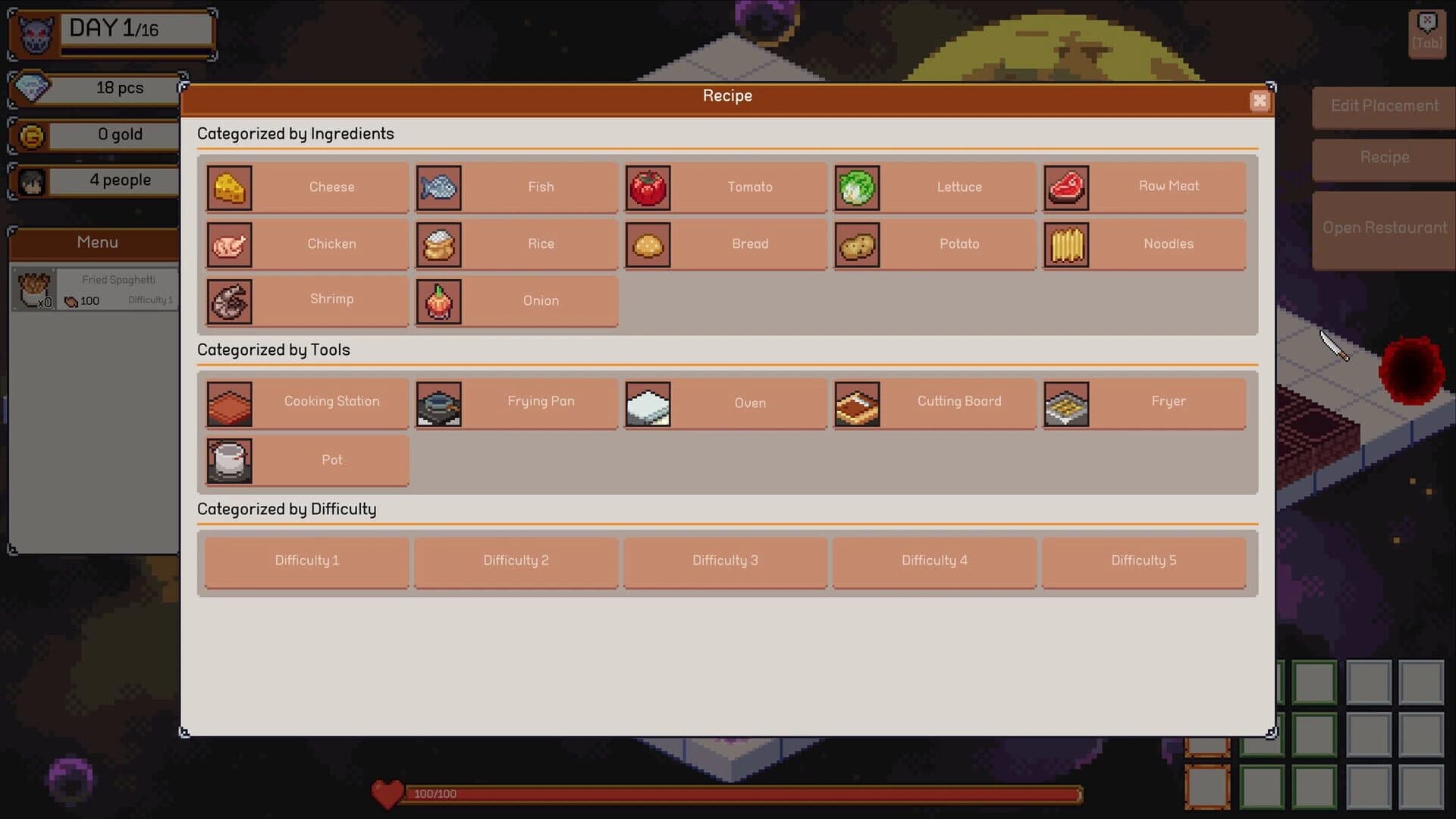Select the Fish ingredient icon
Screen dimensions: 1456x819
point(438,187)
